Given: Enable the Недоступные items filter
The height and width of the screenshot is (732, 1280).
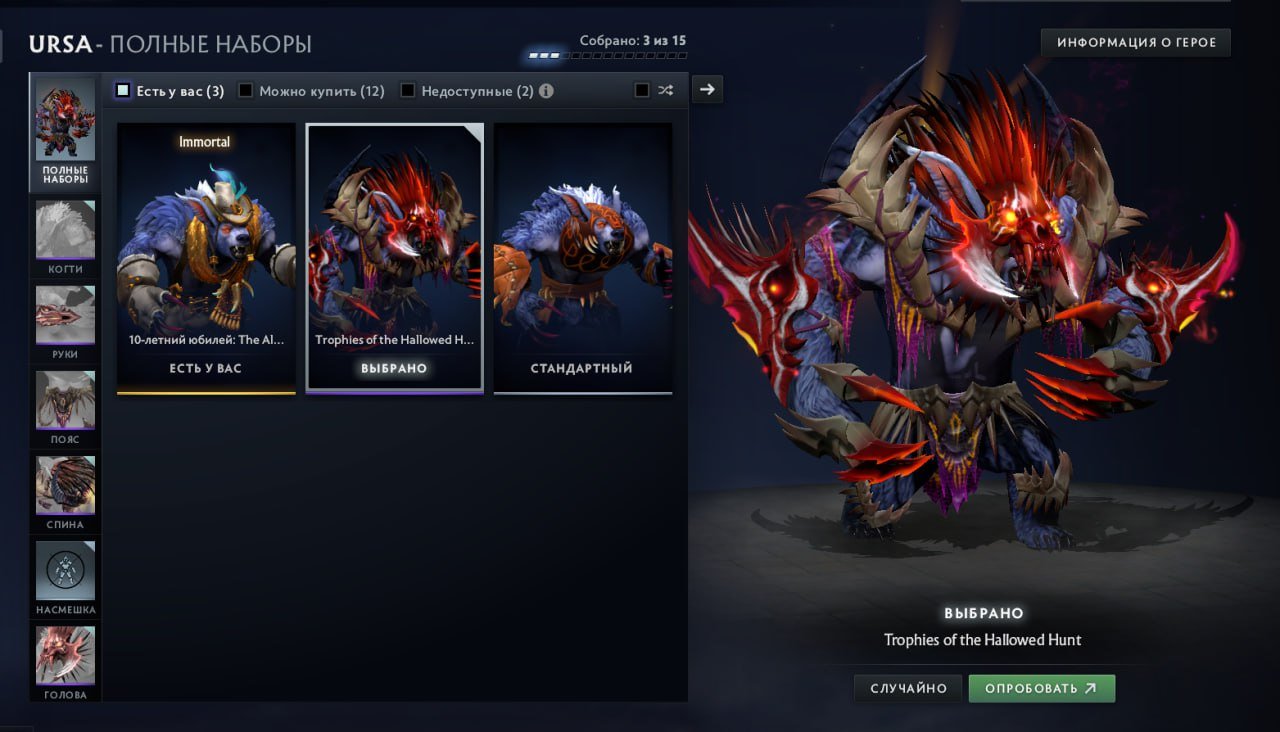Looking at the screenshot, I should (x=407, y=89).
